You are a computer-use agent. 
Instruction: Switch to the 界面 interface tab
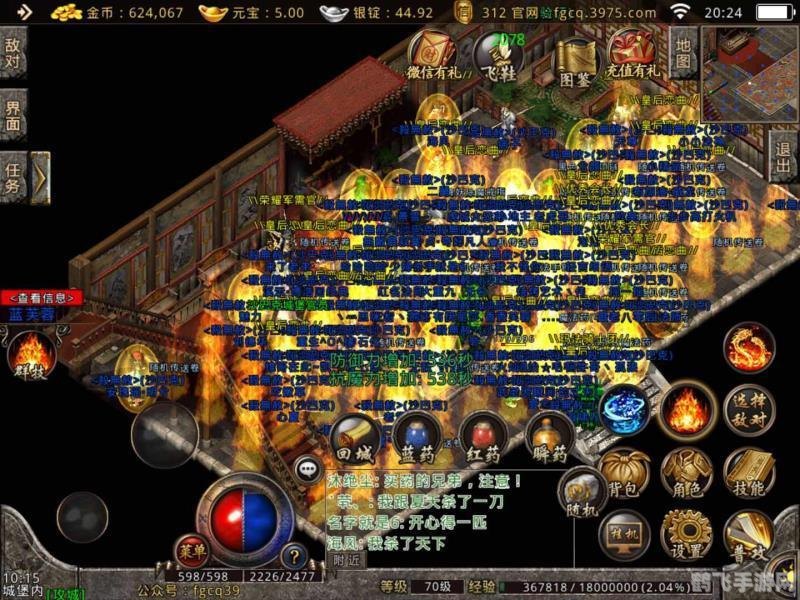point(13,115)
